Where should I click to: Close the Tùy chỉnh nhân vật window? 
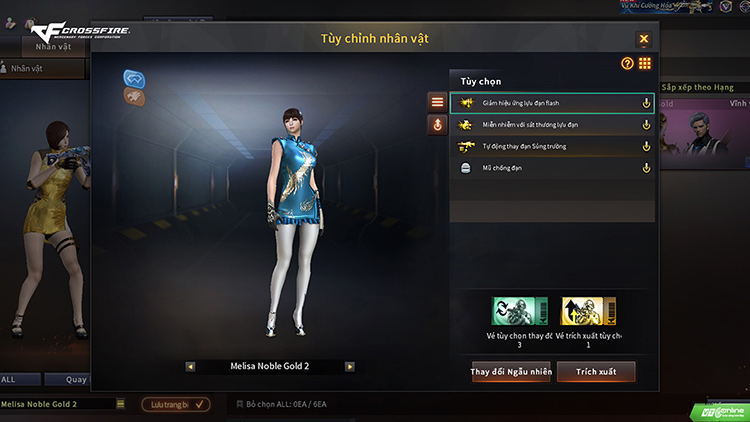pyautogui.click(x=644, y=39)
